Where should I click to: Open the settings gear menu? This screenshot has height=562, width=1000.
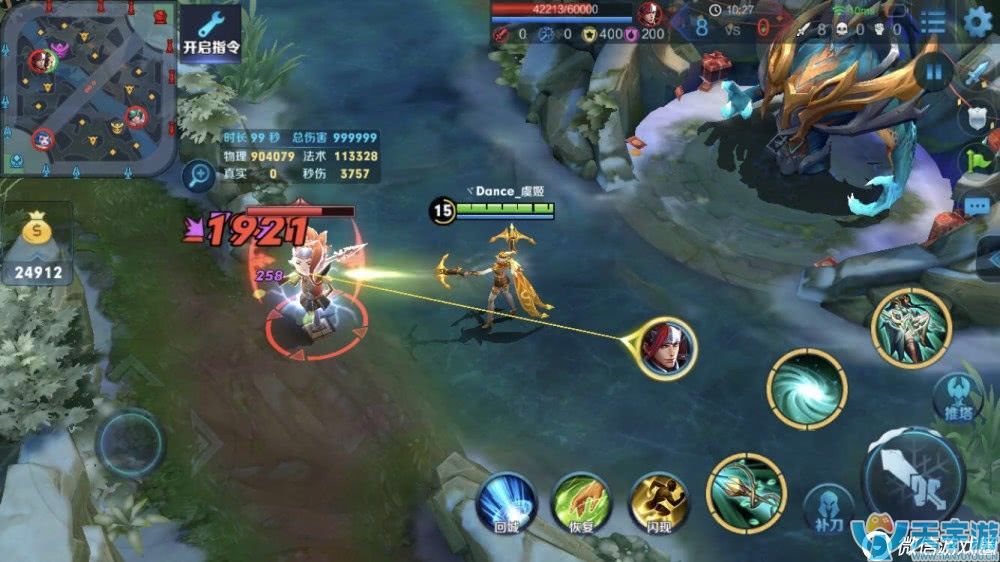[976, 22]
